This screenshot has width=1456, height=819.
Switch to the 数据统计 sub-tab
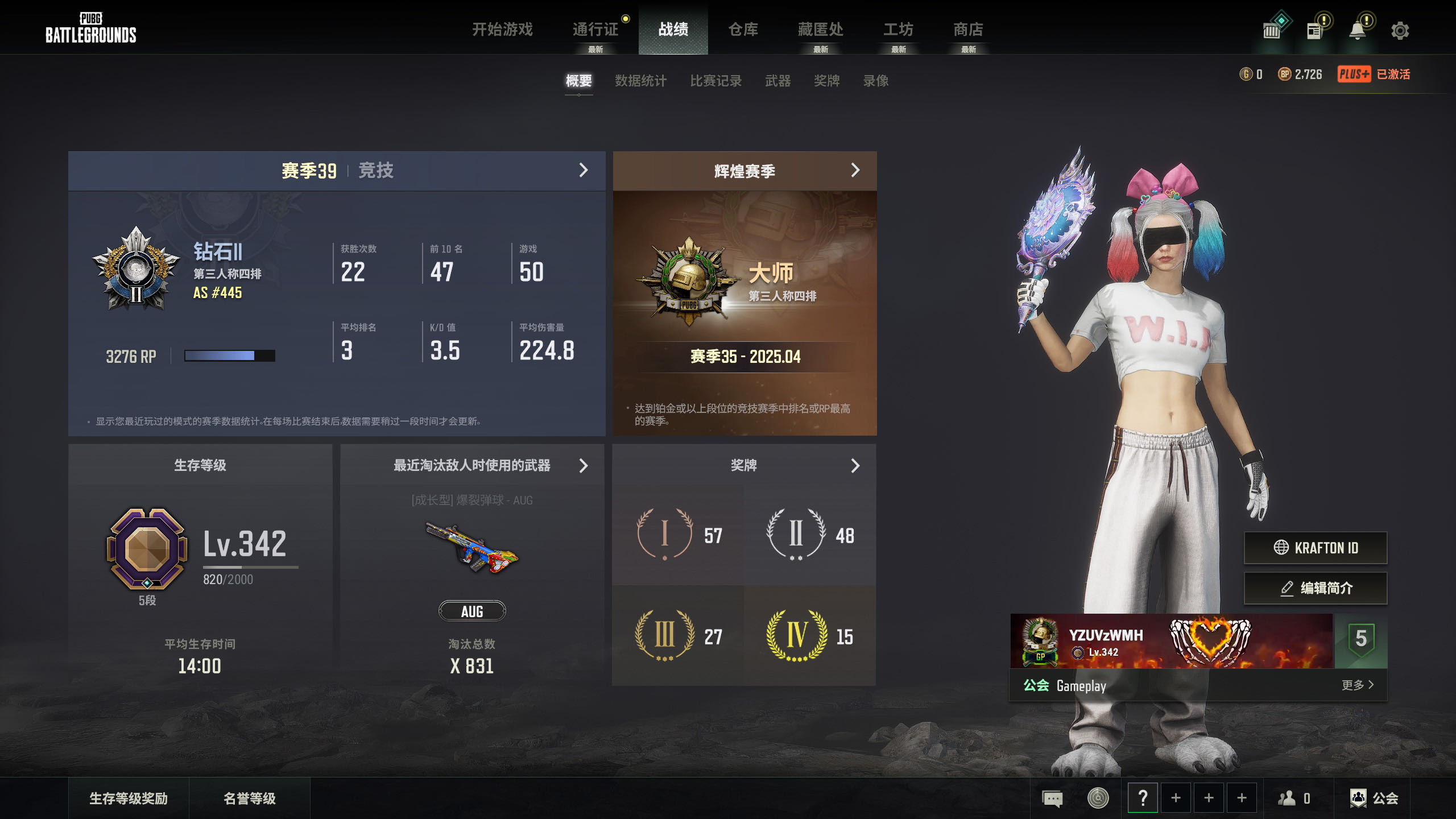click(640, 81)
